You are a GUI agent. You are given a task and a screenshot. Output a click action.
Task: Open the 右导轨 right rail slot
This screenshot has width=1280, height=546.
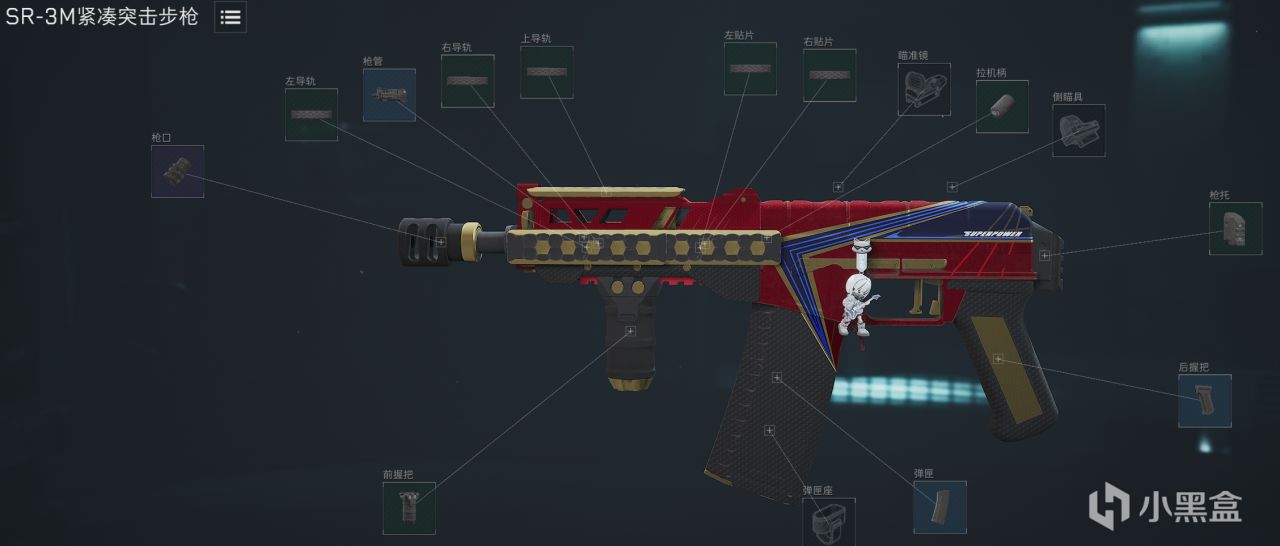467,81
